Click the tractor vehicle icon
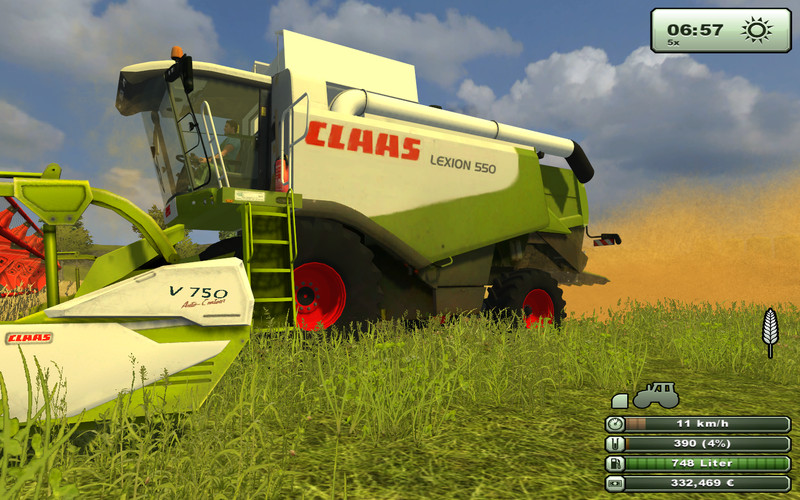Screen dimensions: 800x500 coord(655,395)
